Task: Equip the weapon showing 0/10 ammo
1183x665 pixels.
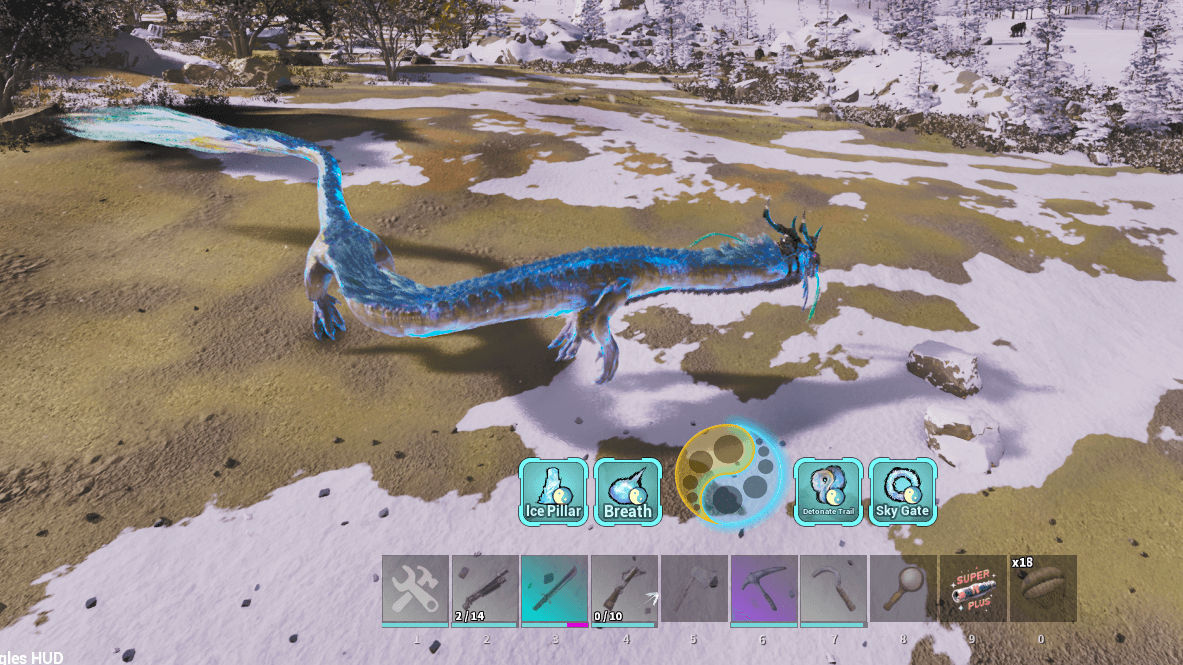Action: coord(624,589)
